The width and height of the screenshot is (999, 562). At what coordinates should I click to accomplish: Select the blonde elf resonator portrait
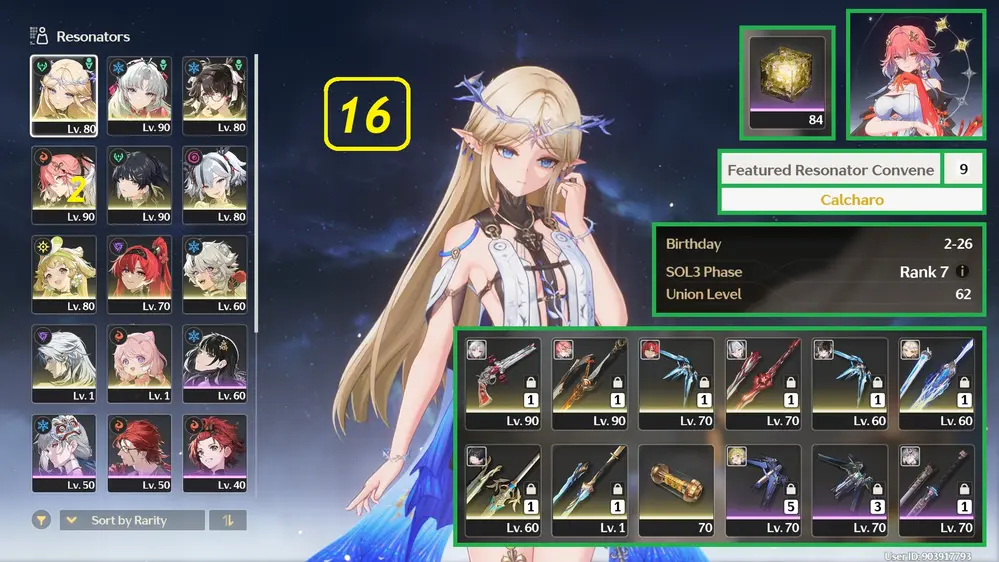[64, 95]
